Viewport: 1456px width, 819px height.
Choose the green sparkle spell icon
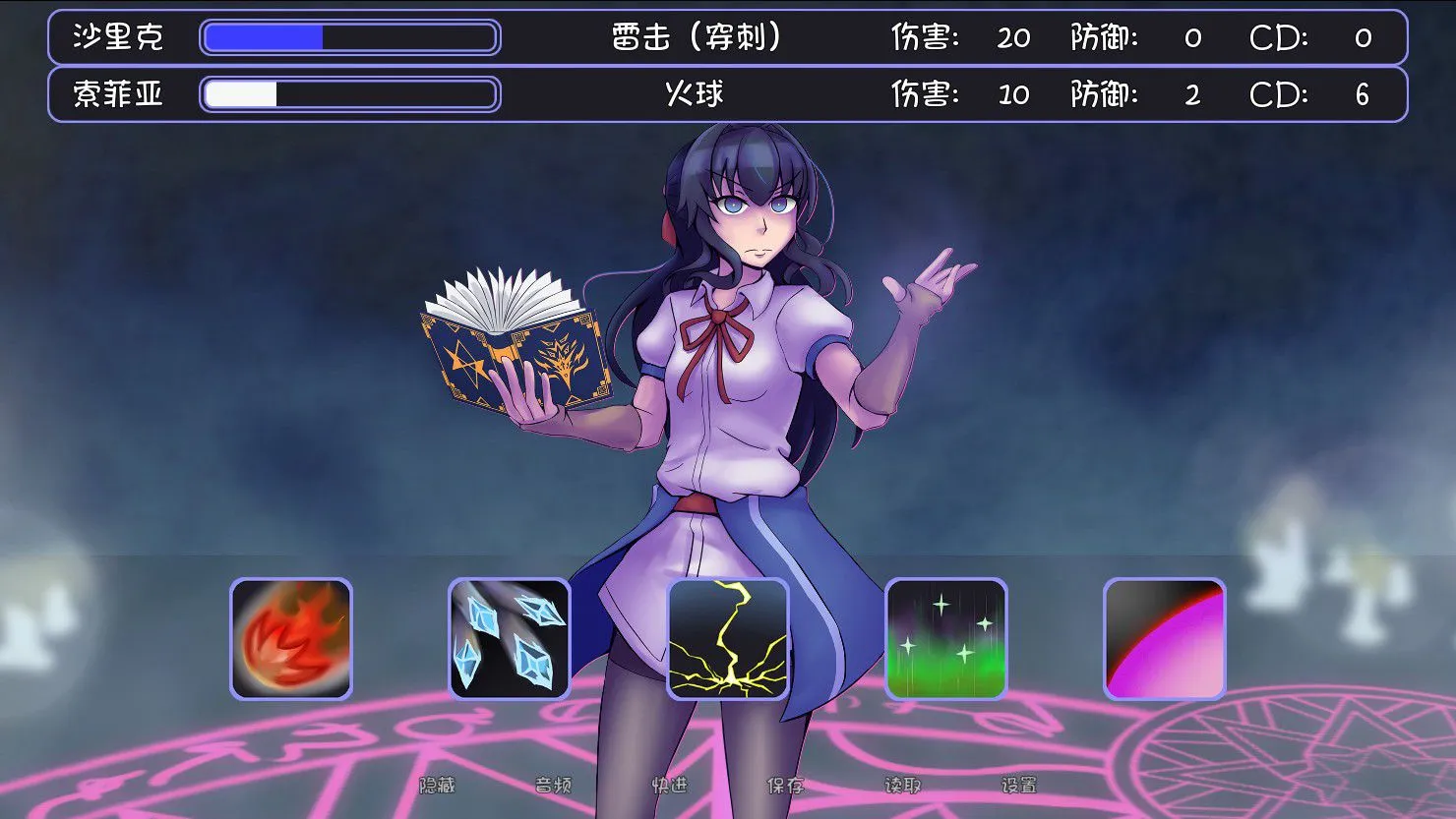coord(946,639)
